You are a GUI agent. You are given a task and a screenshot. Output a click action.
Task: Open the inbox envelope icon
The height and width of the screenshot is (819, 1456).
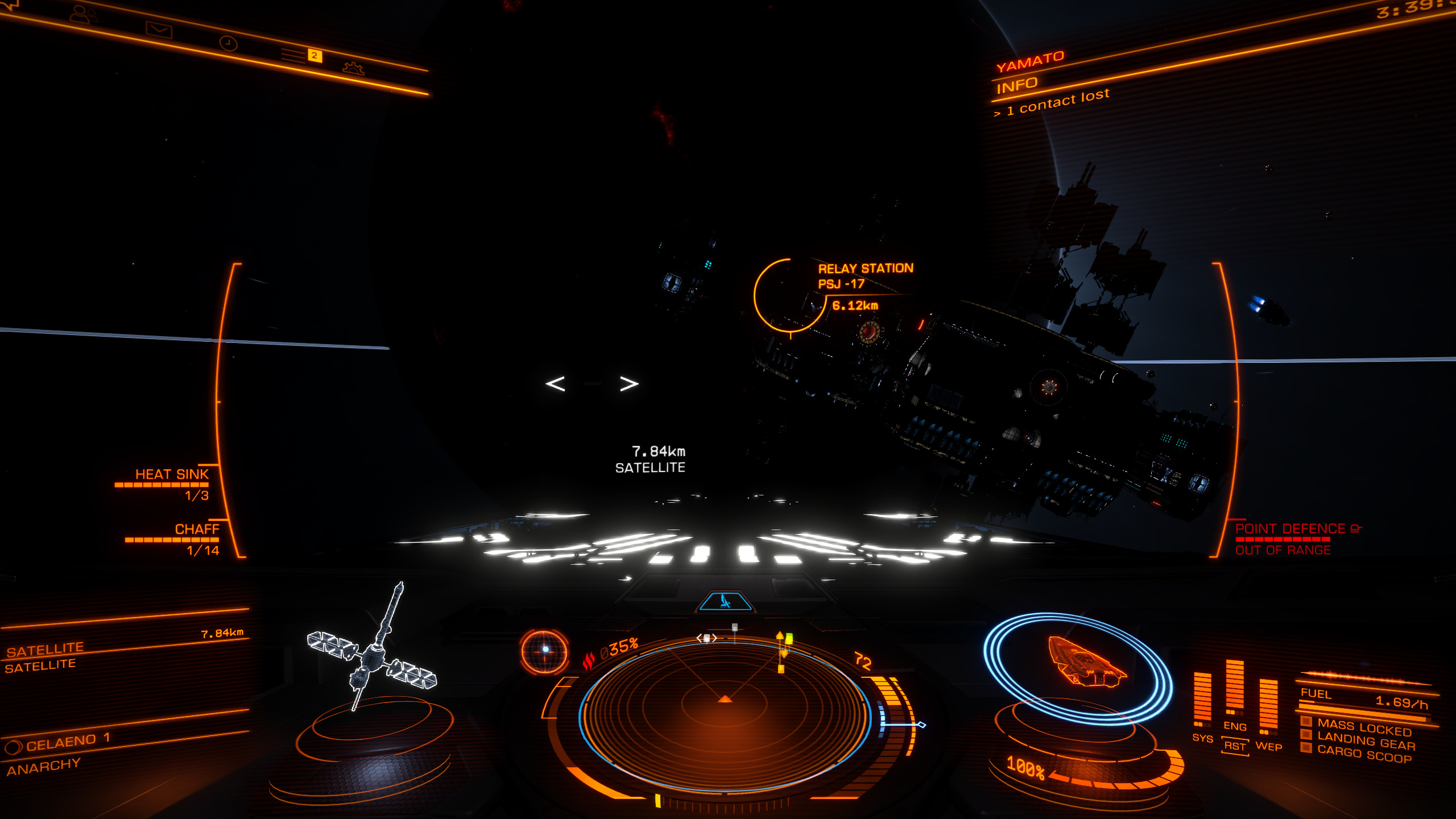(x=159, y=29)
